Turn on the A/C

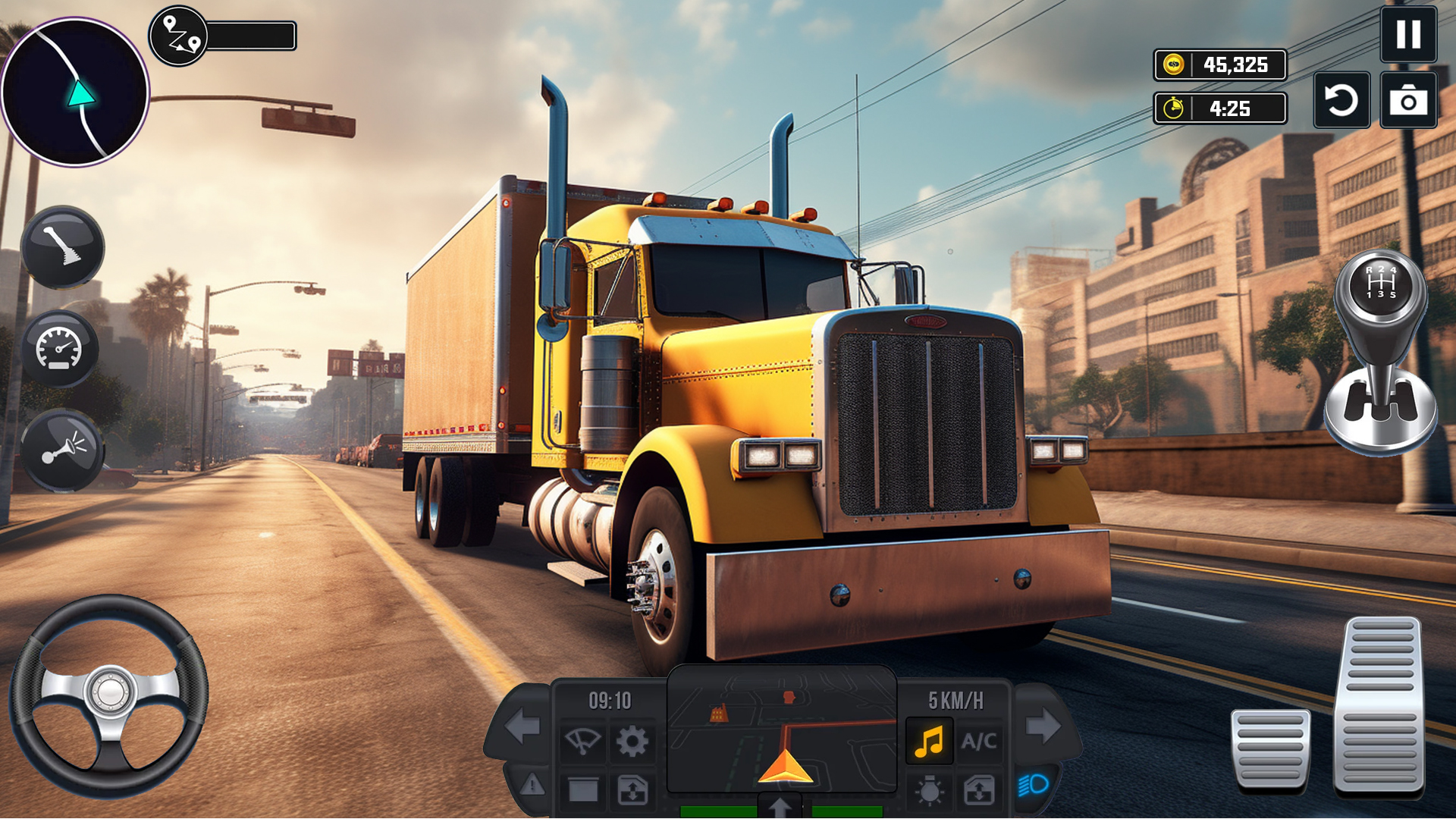point(979,742)
